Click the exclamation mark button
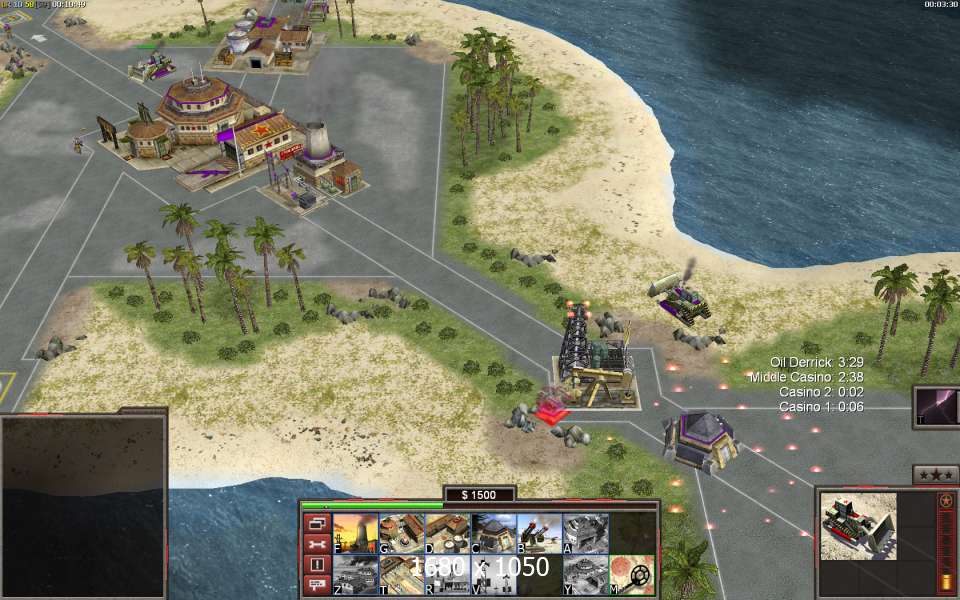960x600 pixels. point(316,564)
